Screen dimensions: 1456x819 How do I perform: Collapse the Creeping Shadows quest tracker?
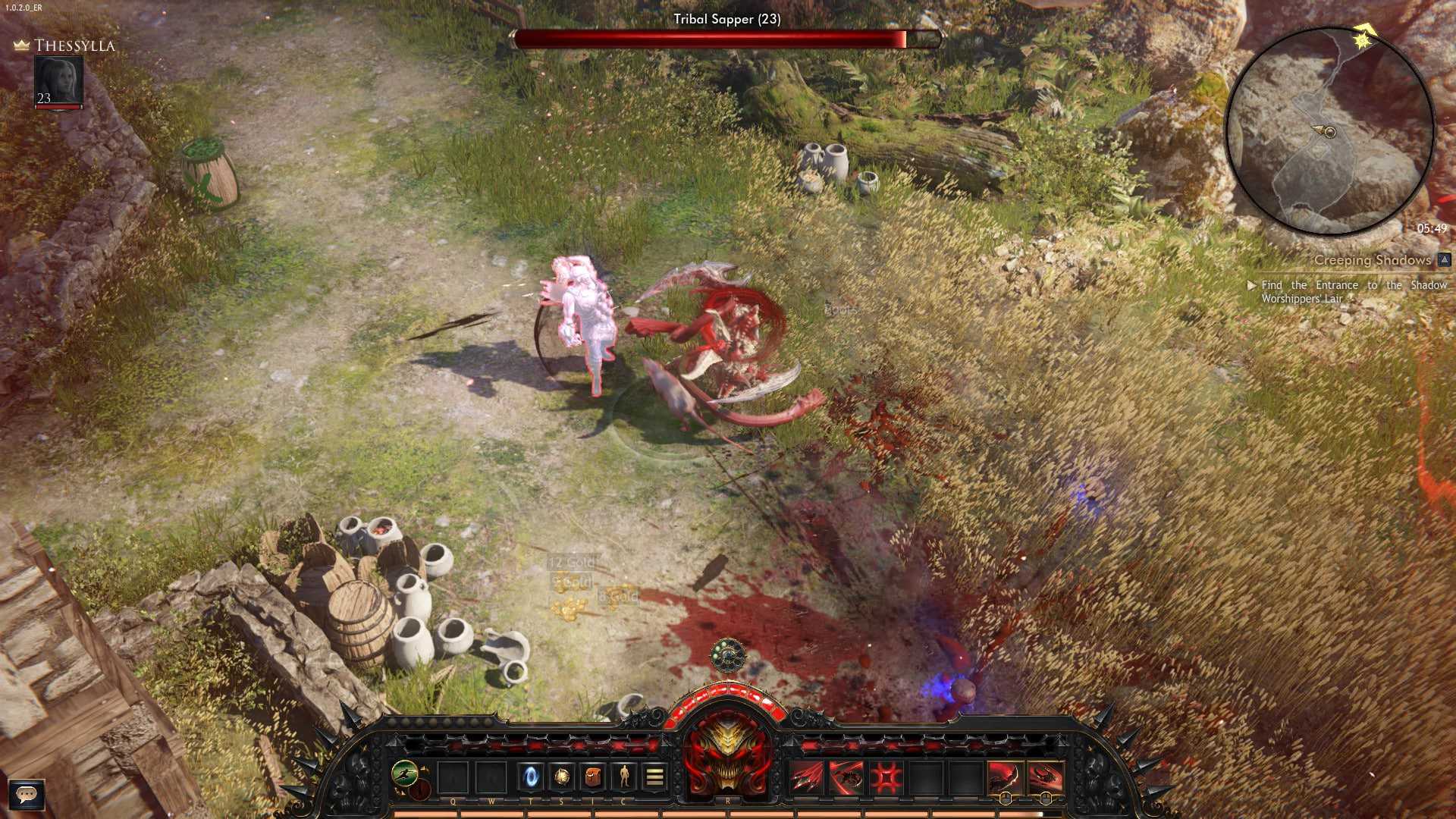click(1444, 260)
